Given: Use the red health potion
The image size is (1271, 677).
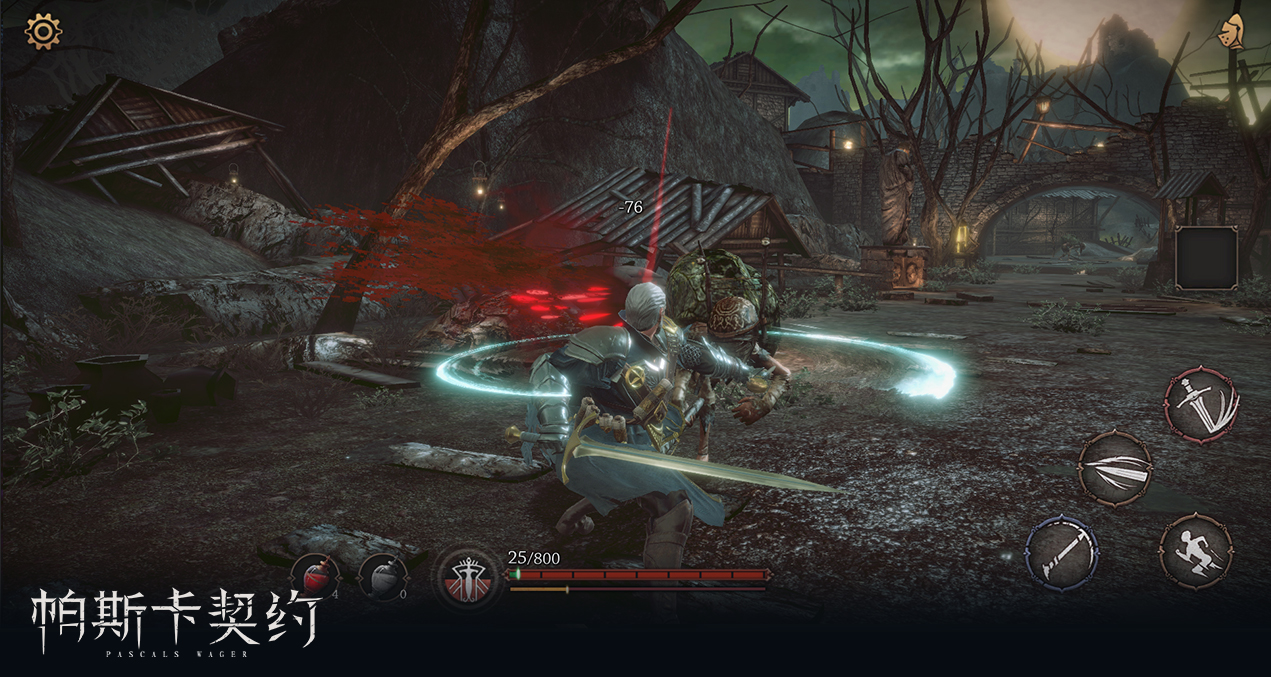Looking at the screenshot, I should pos(314,576).
